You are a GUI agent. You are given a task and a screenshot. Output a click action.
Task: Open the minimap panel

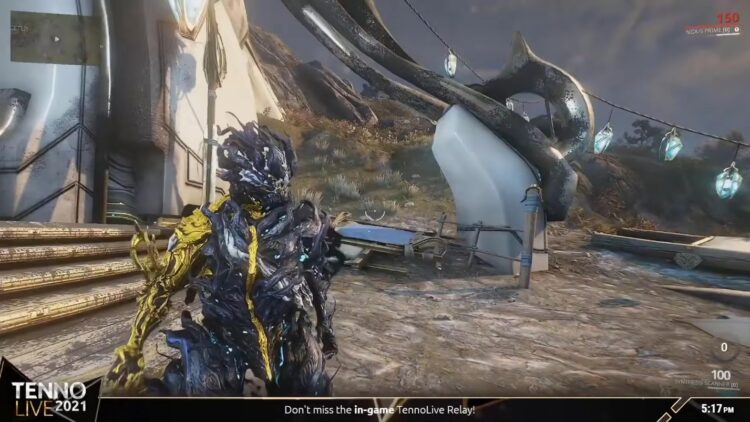click(x=53, y=40)
